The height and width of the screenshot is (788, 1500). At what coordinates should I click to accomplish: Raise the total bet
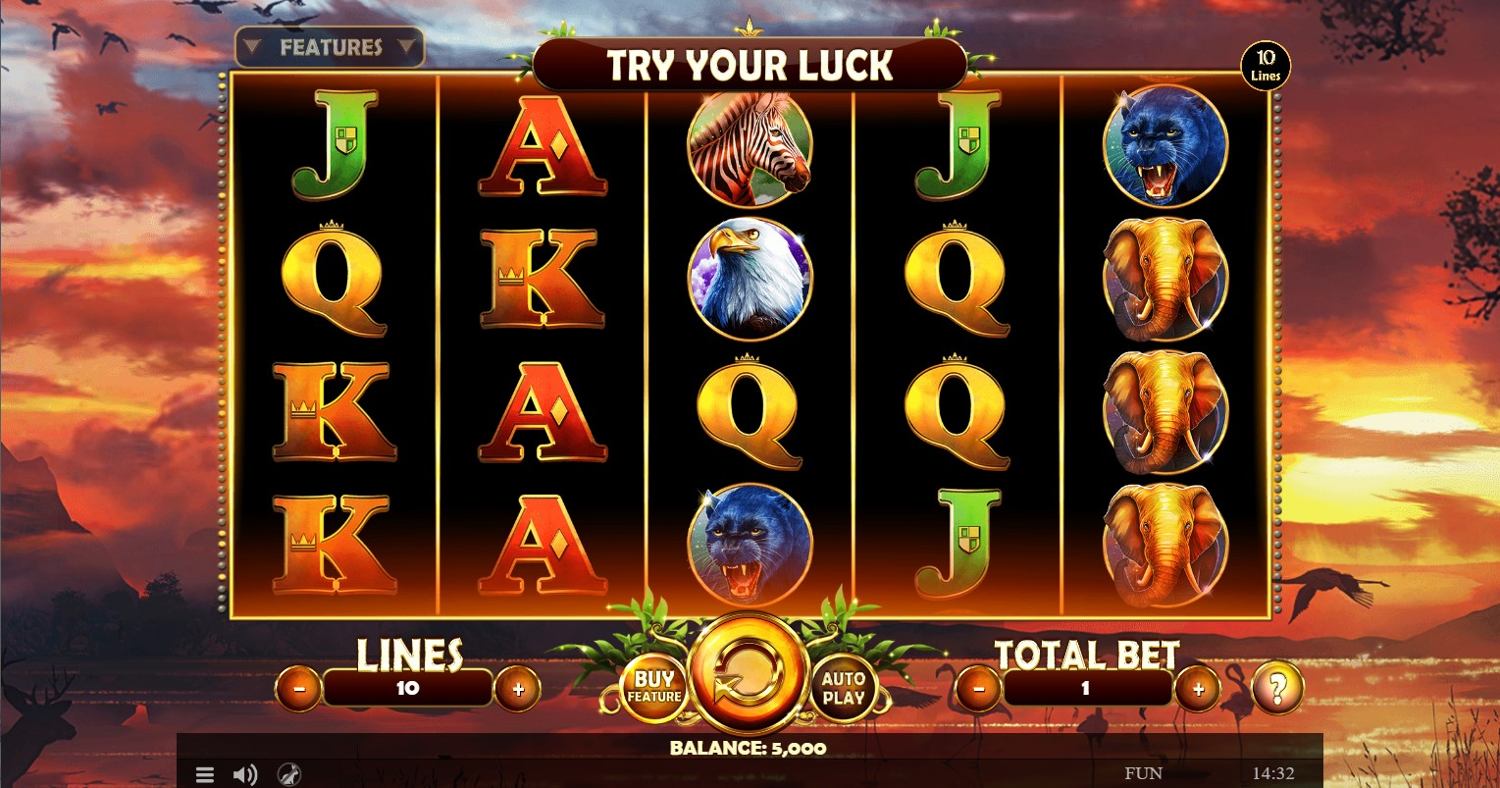(1198, 688)
